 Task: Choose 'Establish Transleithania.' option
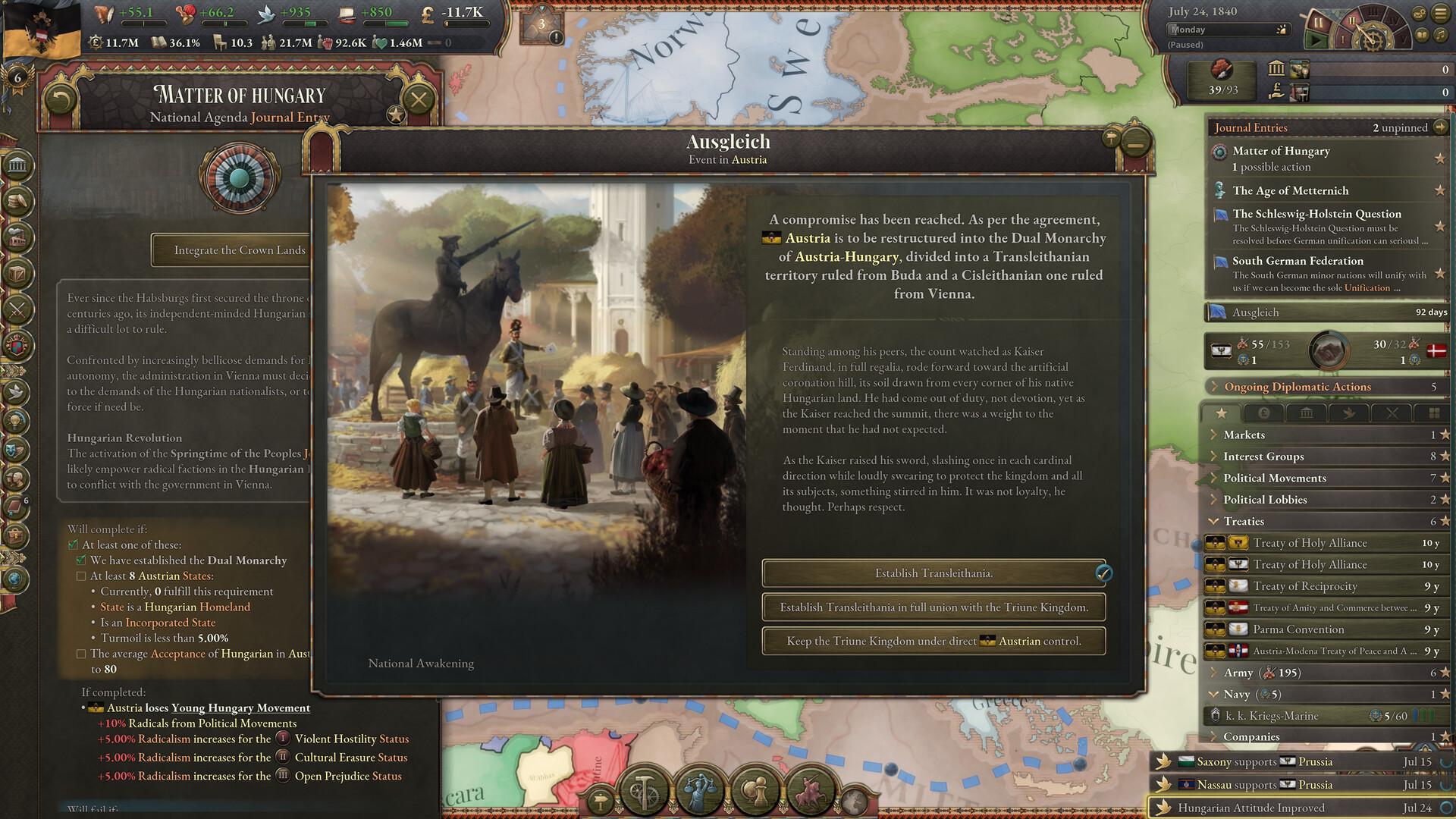(933, 573)
